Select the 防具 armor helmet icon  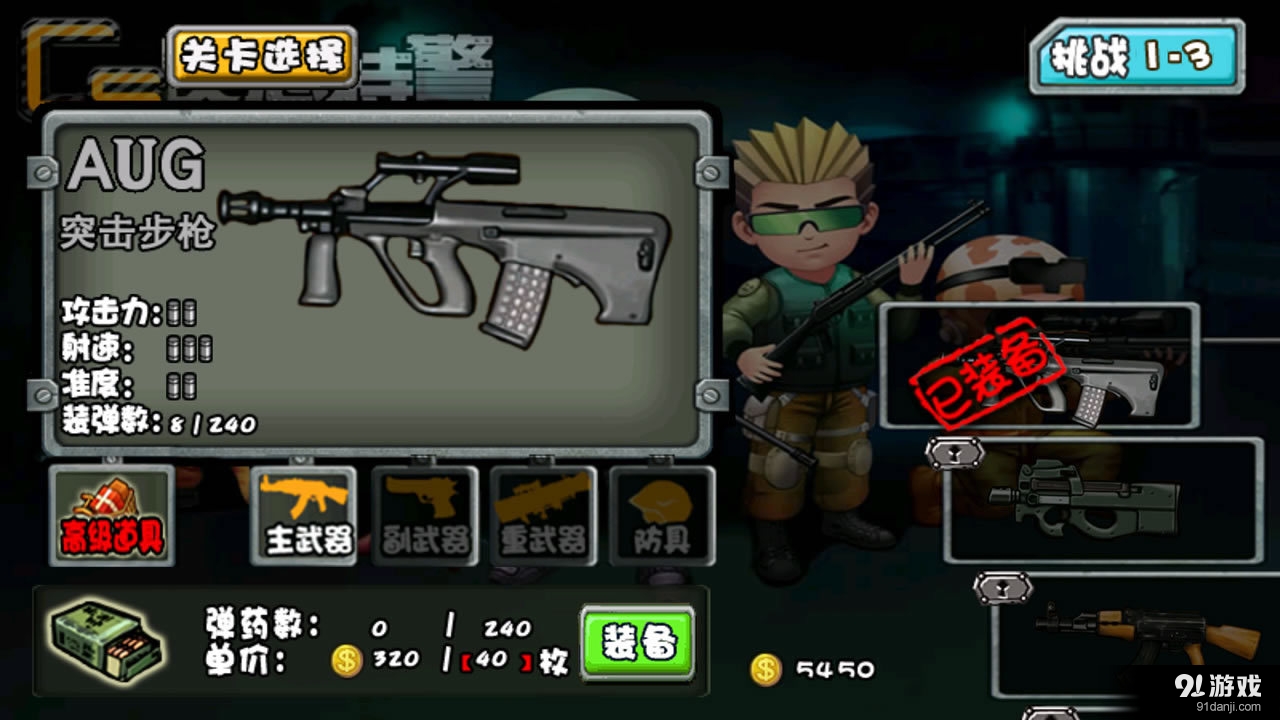[664, 513]
